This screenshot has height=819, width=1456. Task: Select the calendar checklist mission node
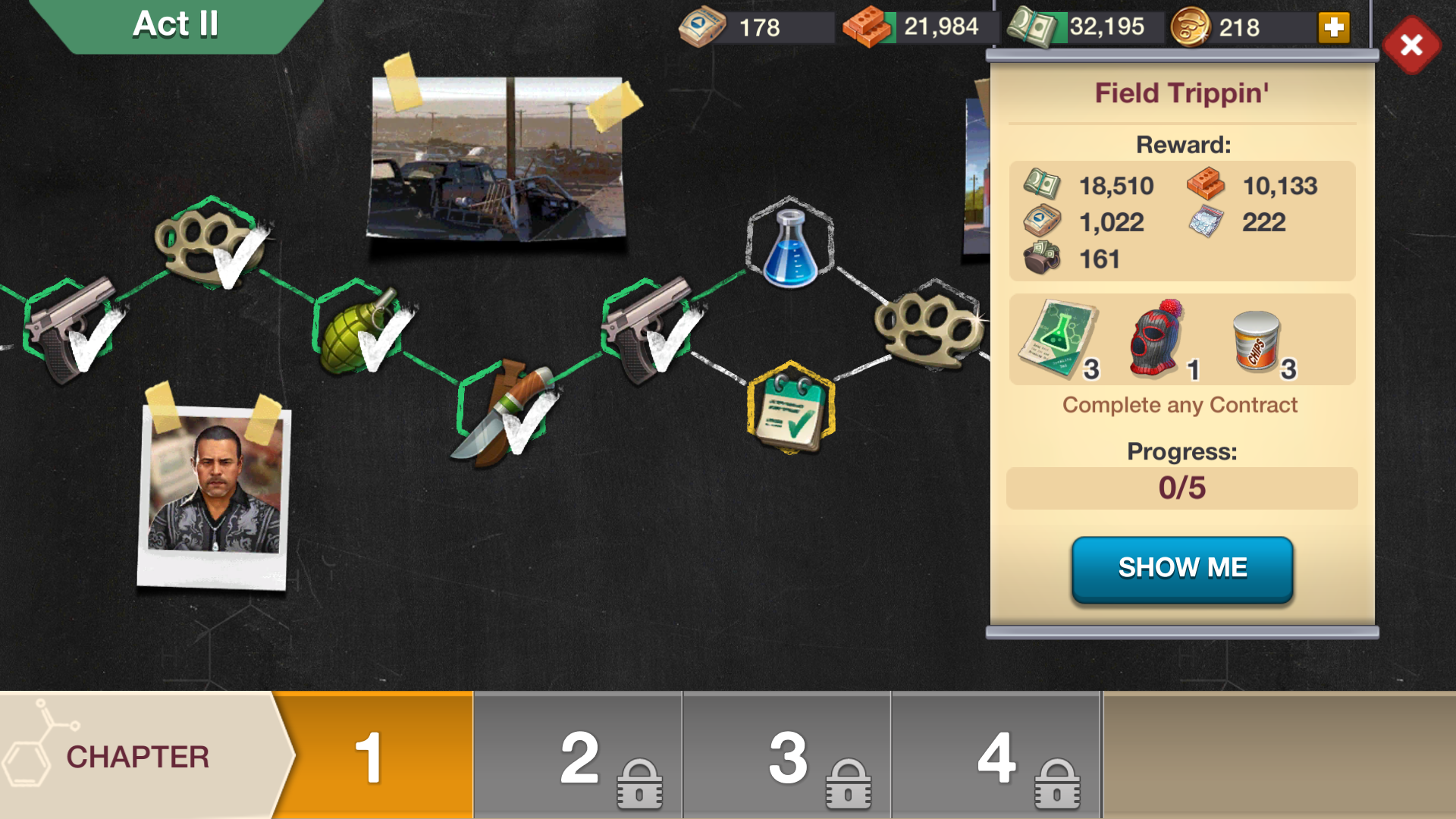(x=790, y=408)
